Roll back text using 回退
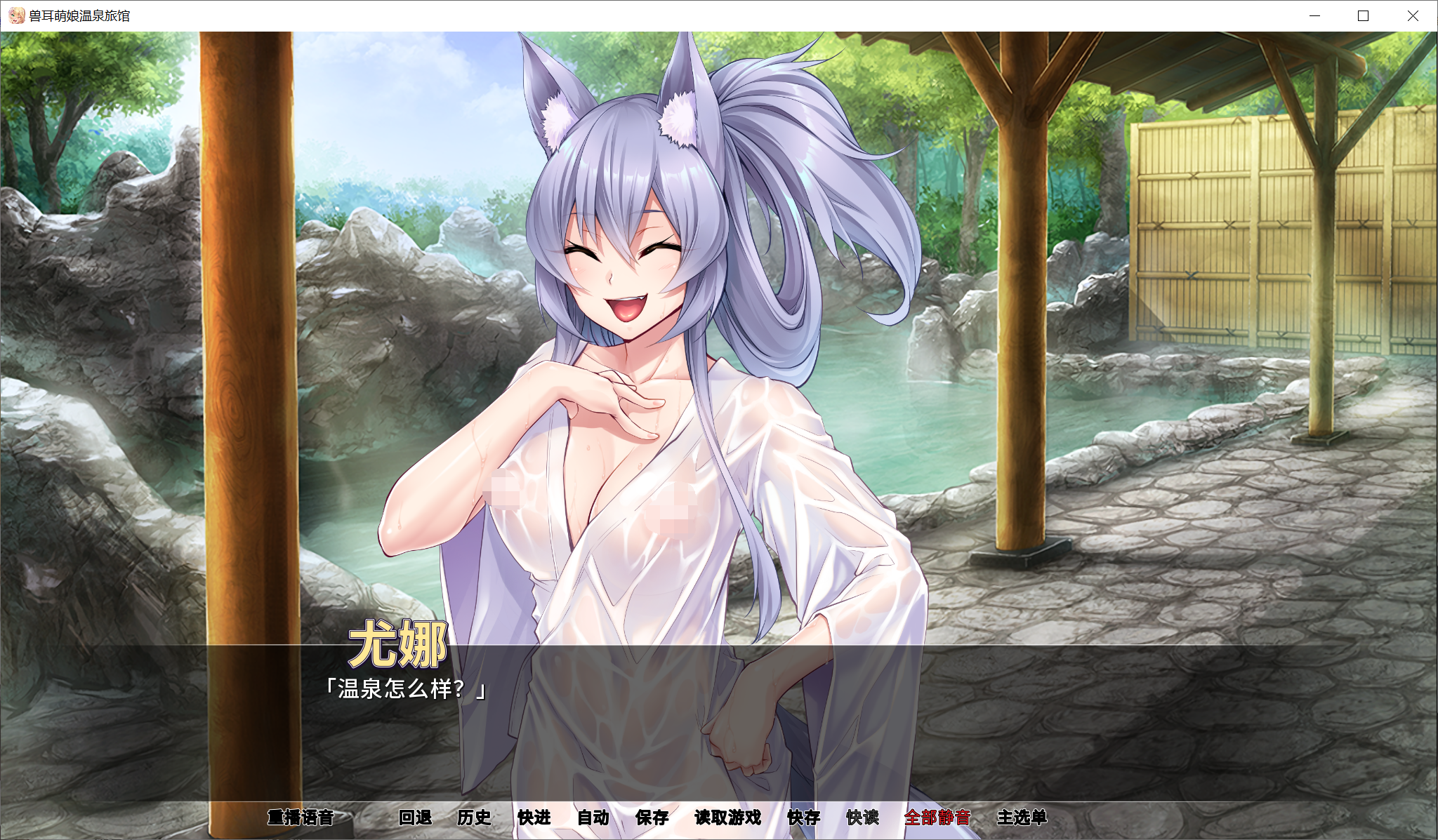The width and height of the screenshot is (1438, 840). tap(417, 818)
